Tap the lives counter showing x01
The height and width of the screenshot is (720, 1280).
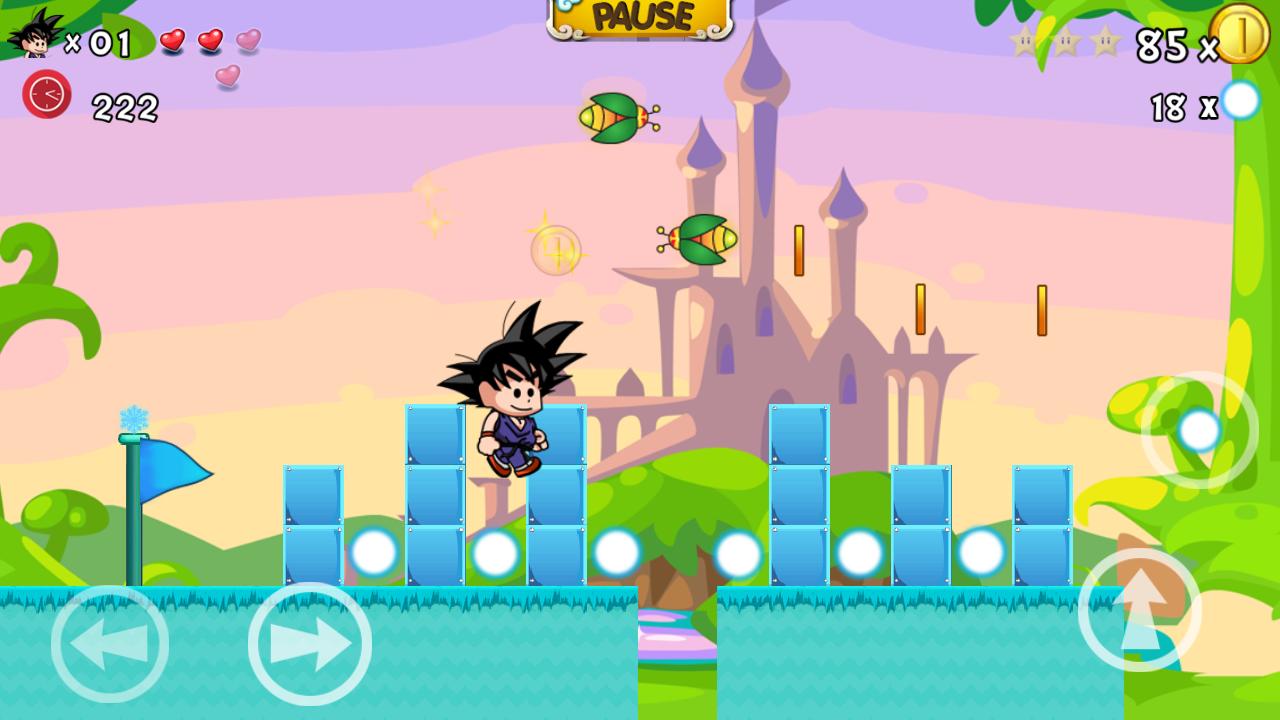point(100,42)
